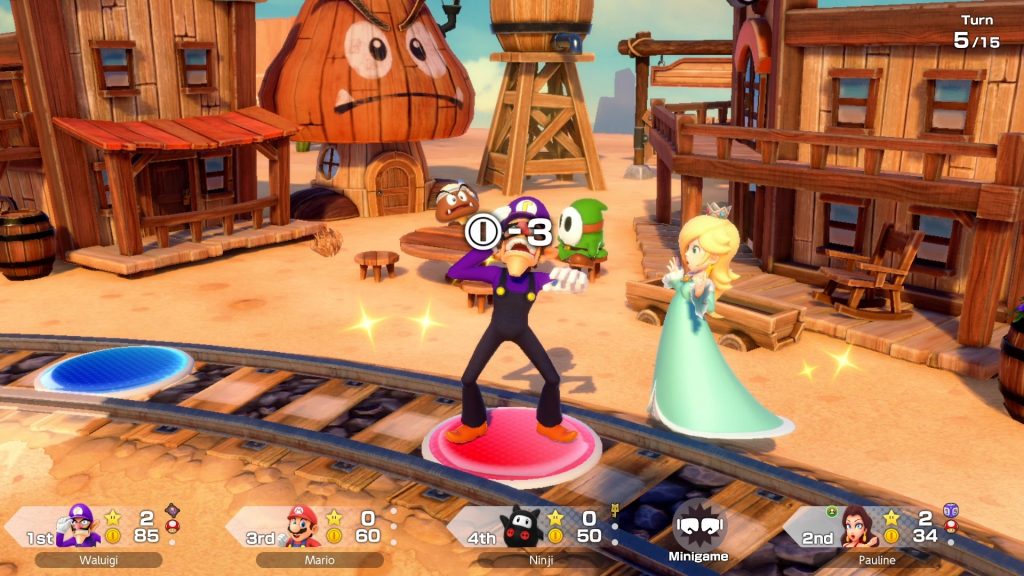Click Waluigi's mushroom item icon

point(172,525)
